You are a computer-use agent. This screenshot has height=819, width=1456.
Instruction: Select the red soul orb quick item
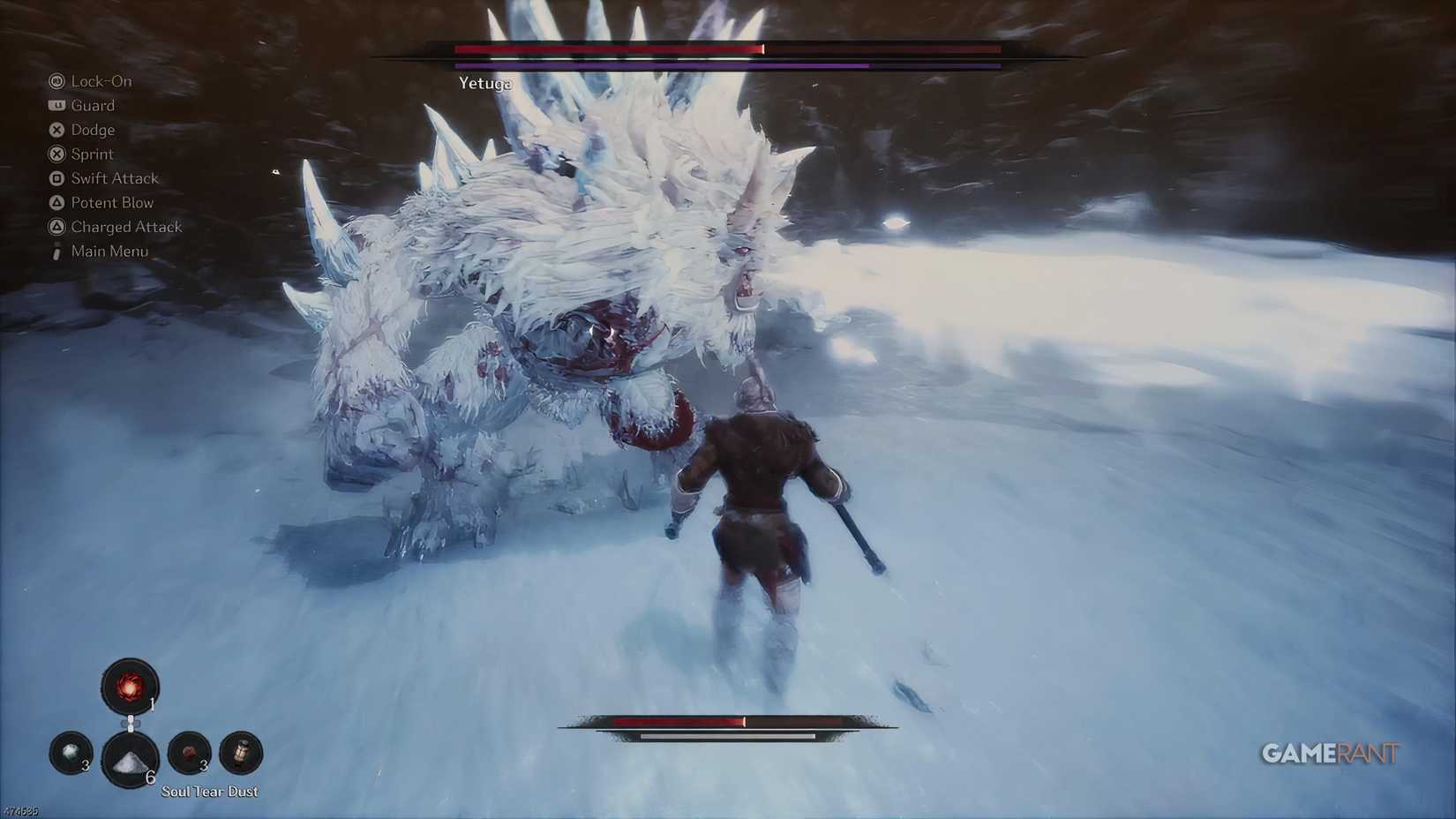point(131,687)
